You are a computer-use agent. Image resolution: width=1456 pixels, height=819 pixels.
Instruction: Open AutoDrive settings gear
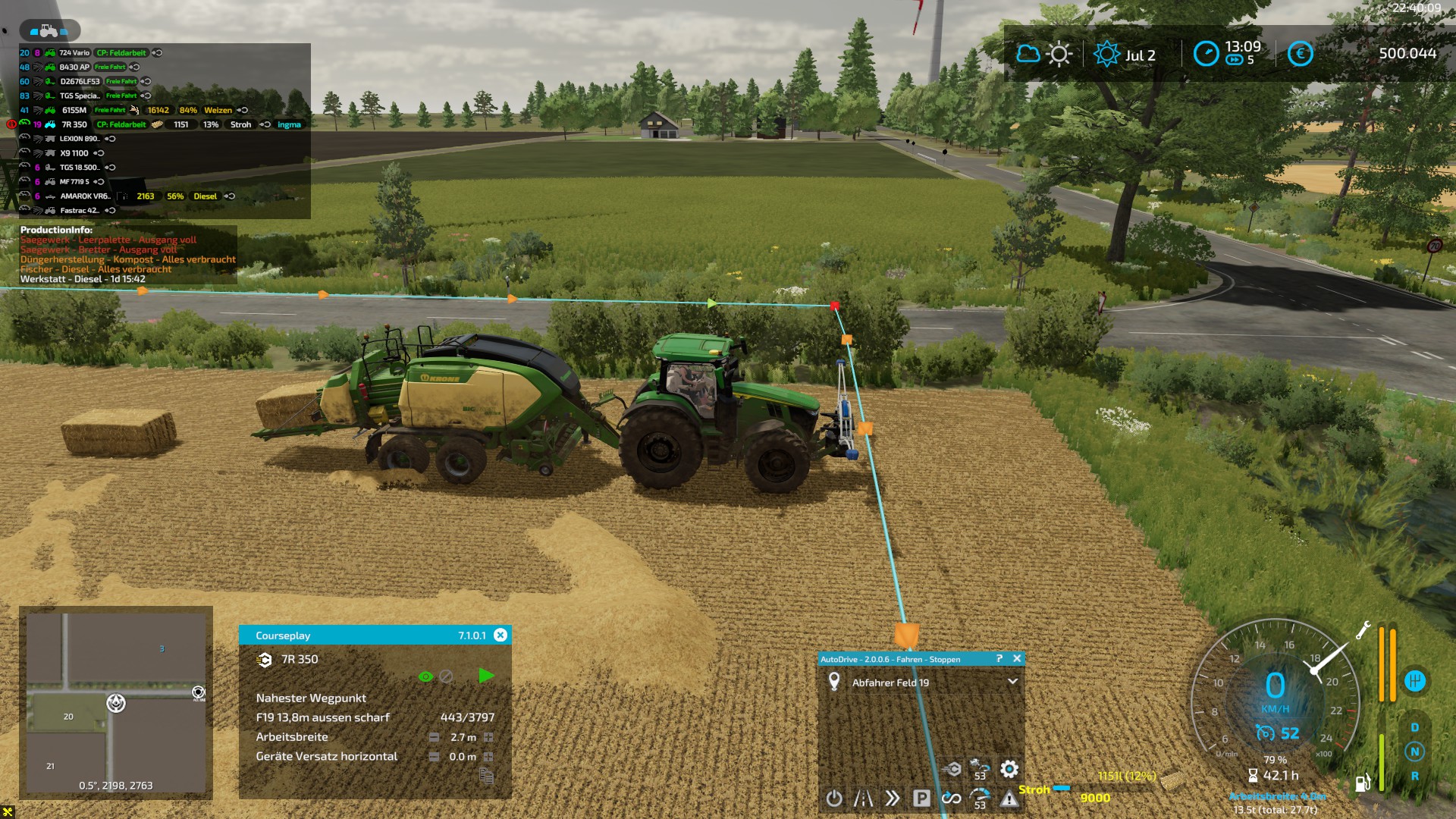point(1009,770)
